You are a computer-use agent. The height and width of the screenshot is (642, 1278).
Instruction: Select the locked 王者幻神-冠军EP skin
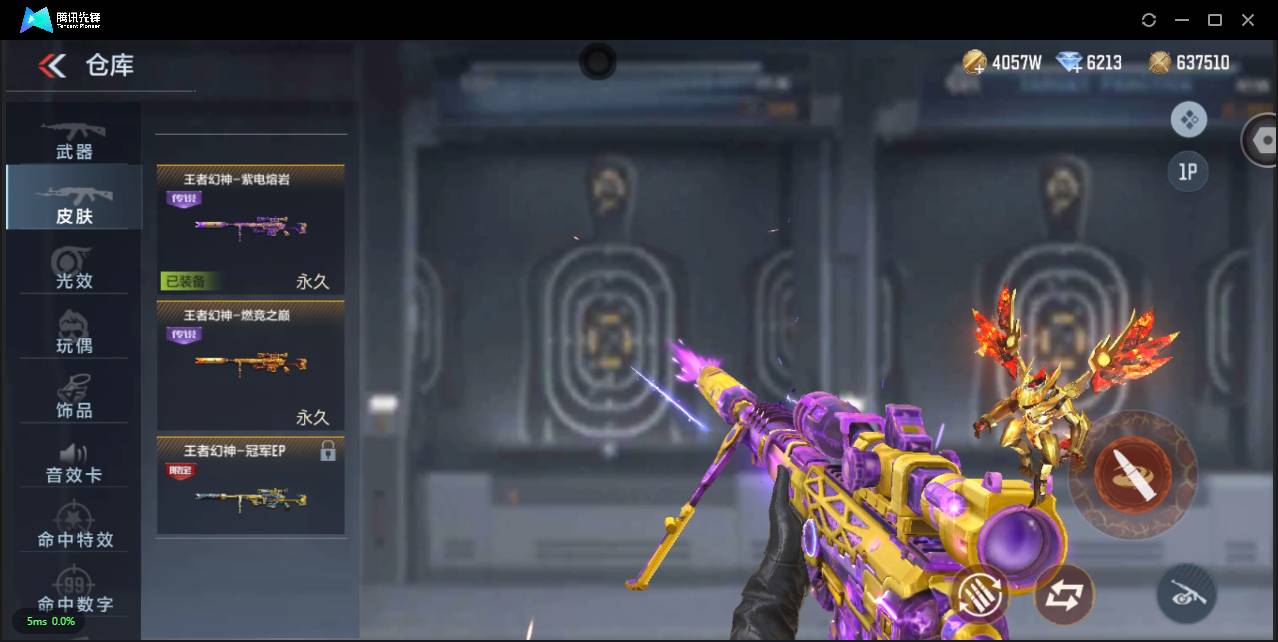click(x=250, y=485)
